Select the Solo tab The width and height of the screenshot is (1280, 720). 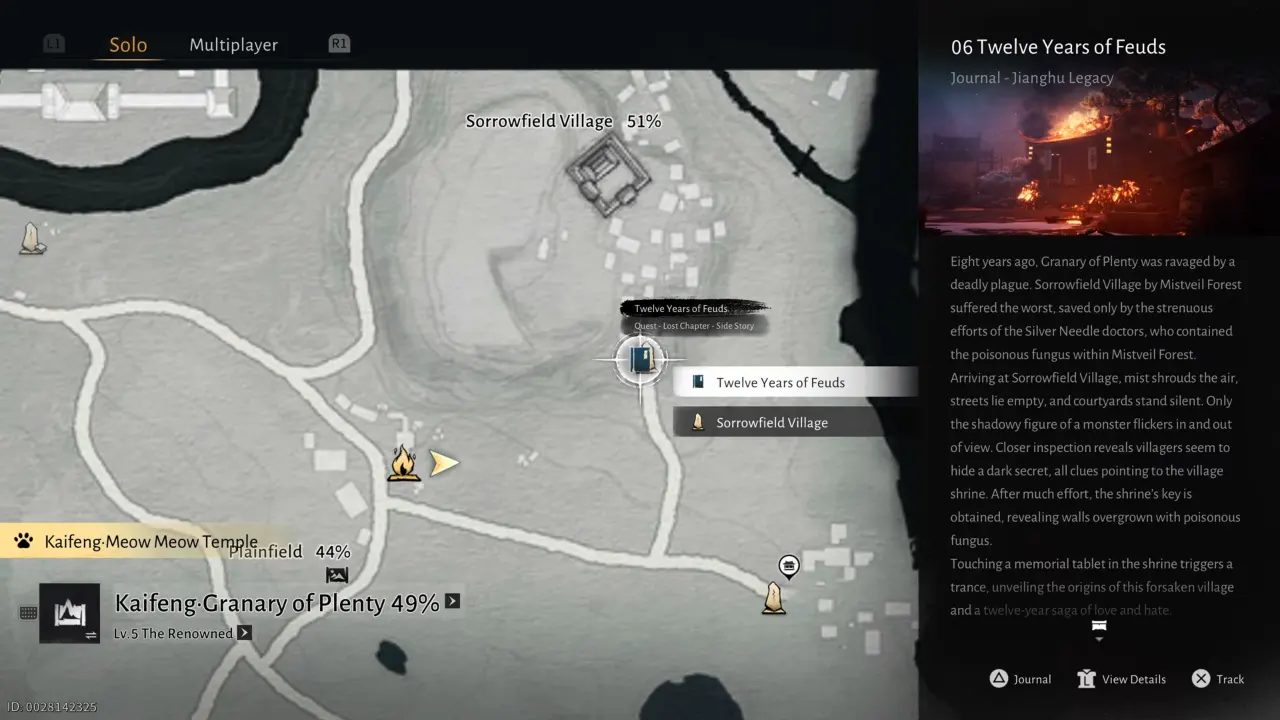[127, 44]
